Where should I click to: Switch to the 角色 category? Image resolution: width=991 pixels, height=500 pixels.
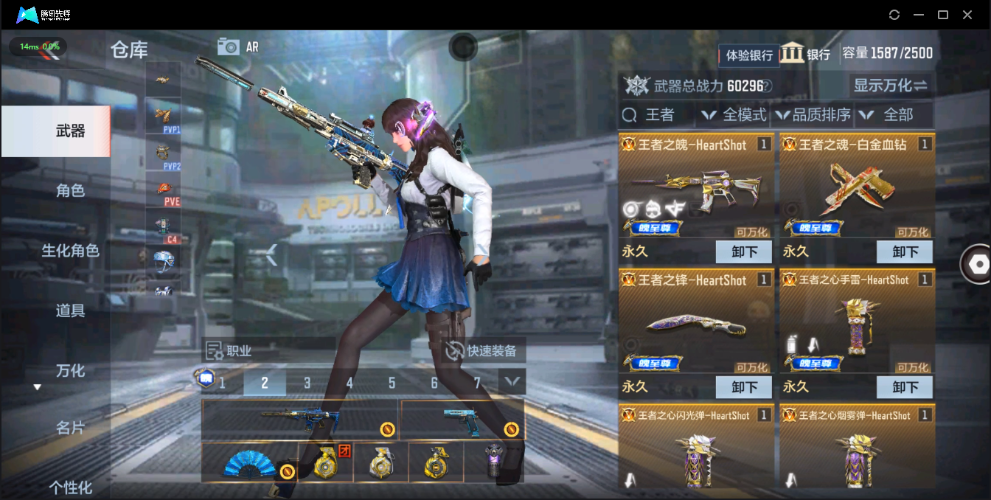(x=70, y=190)
